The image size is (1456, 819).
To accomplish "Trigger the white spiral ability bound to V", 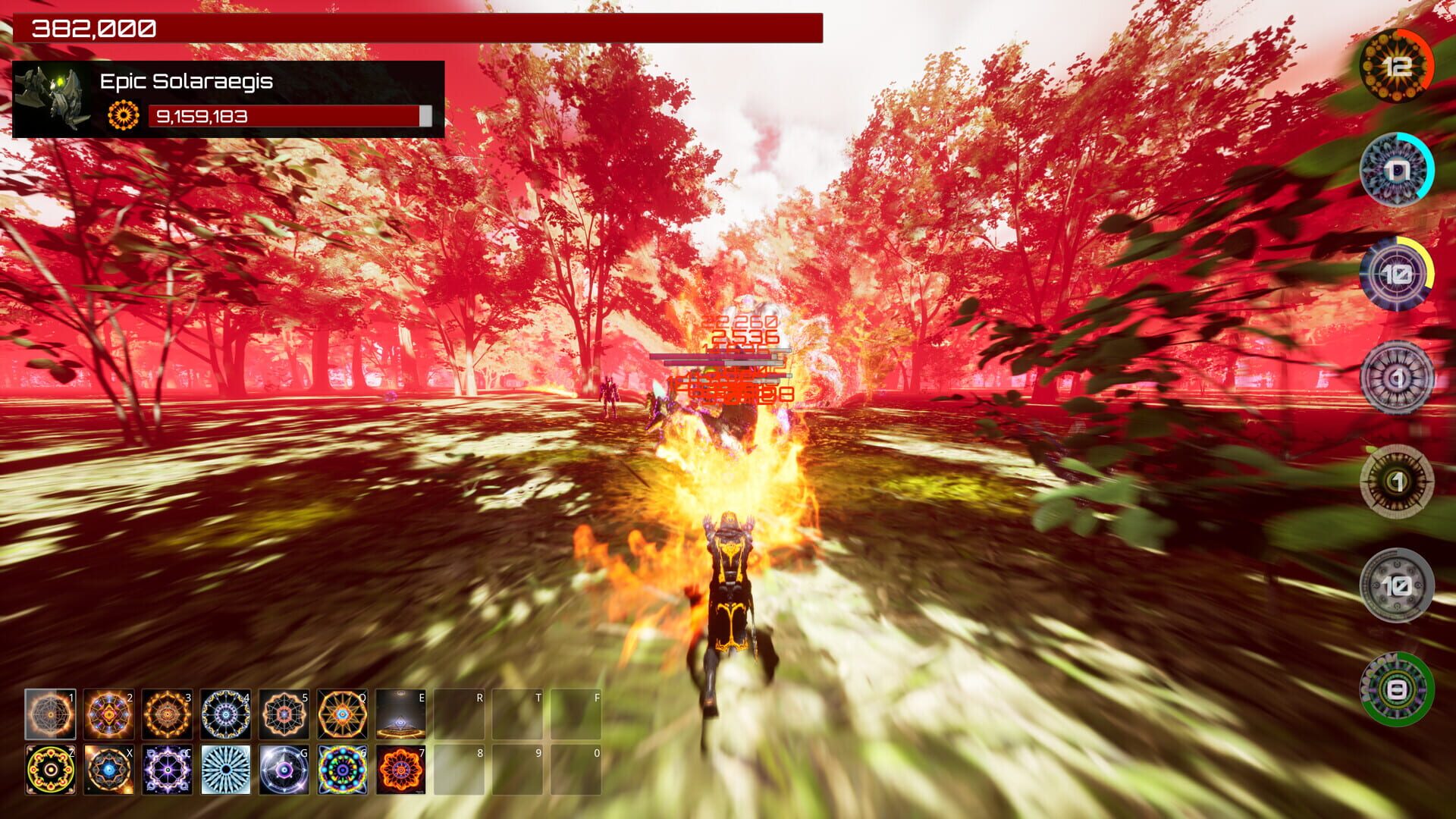I will (x=225, y=770).
